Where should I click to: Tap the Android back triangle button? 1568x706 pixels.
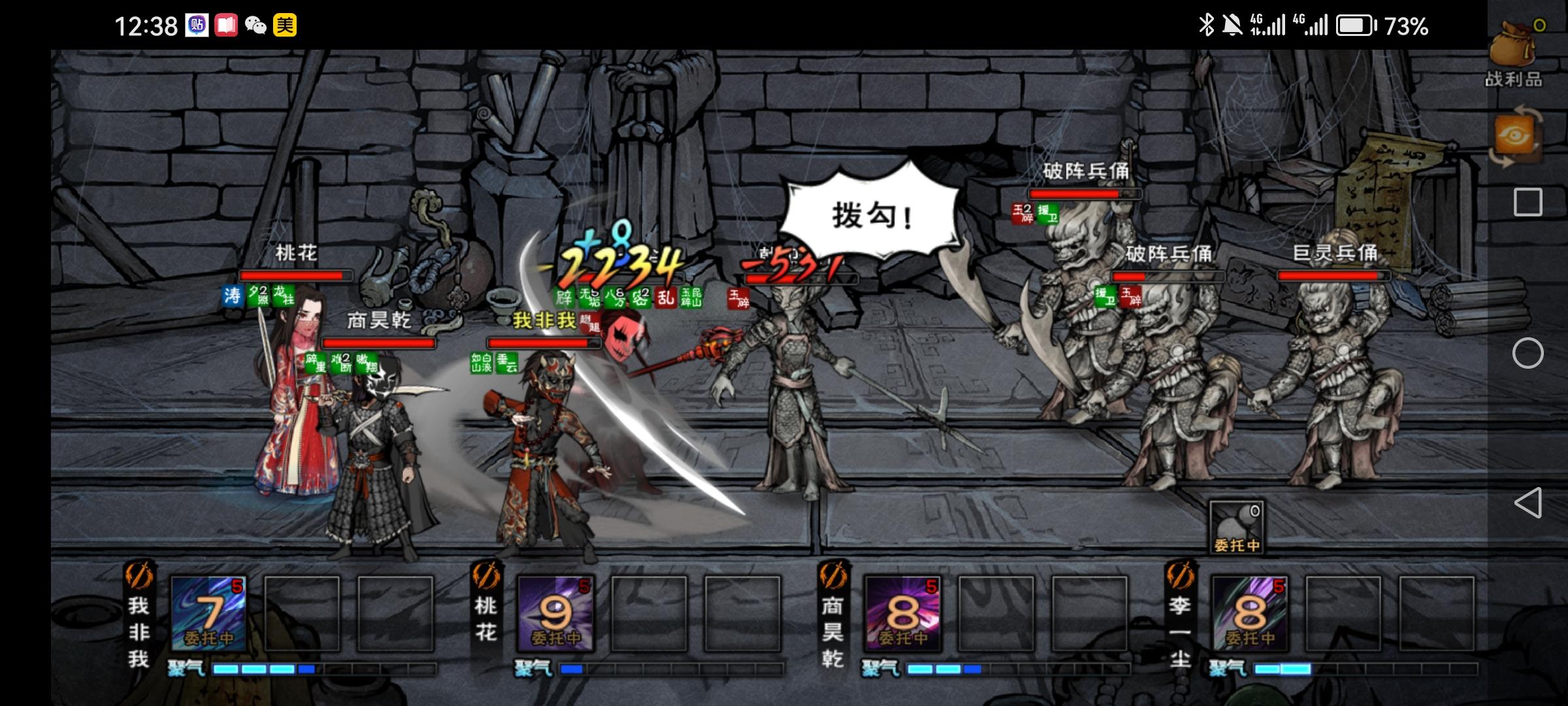click(1527, 503)
